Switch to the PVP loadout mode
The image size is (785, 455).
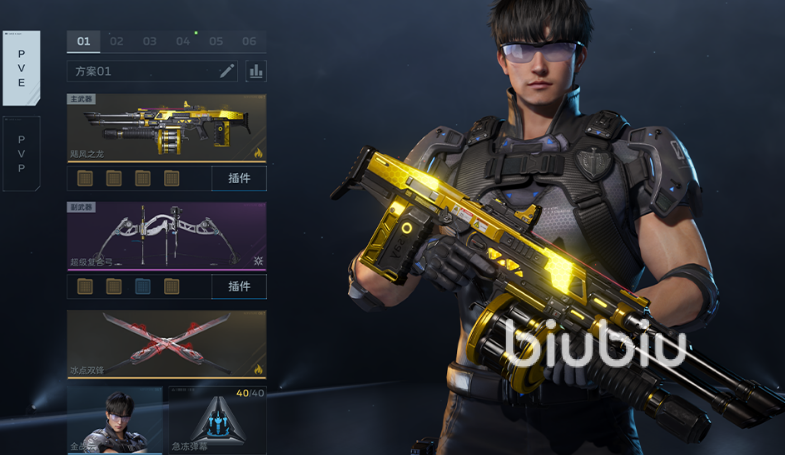(x=21, y=153)
